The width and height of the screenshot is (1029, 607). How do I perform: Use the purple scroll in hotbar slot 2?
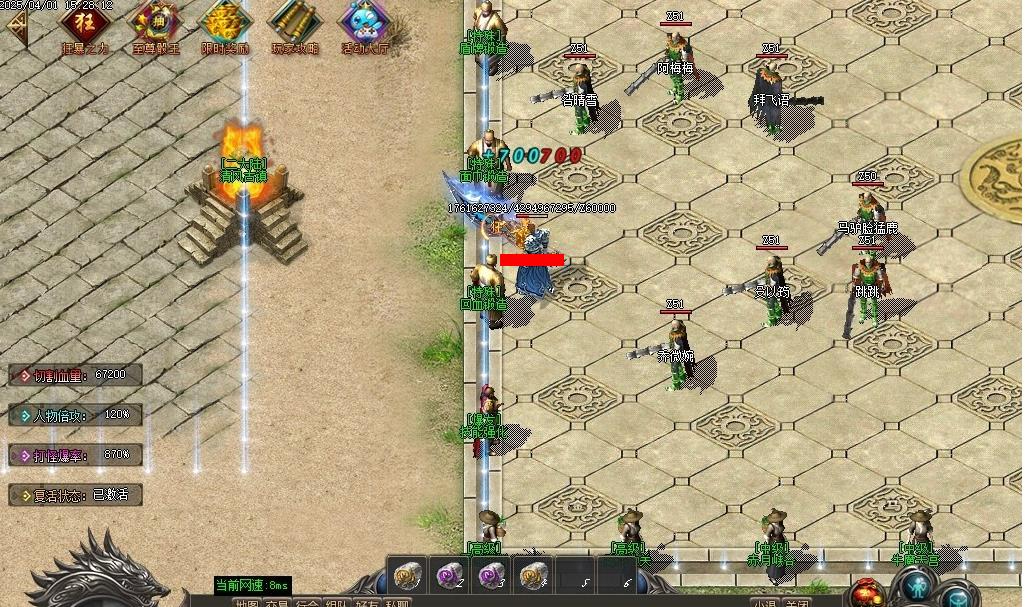click(449, 575)
